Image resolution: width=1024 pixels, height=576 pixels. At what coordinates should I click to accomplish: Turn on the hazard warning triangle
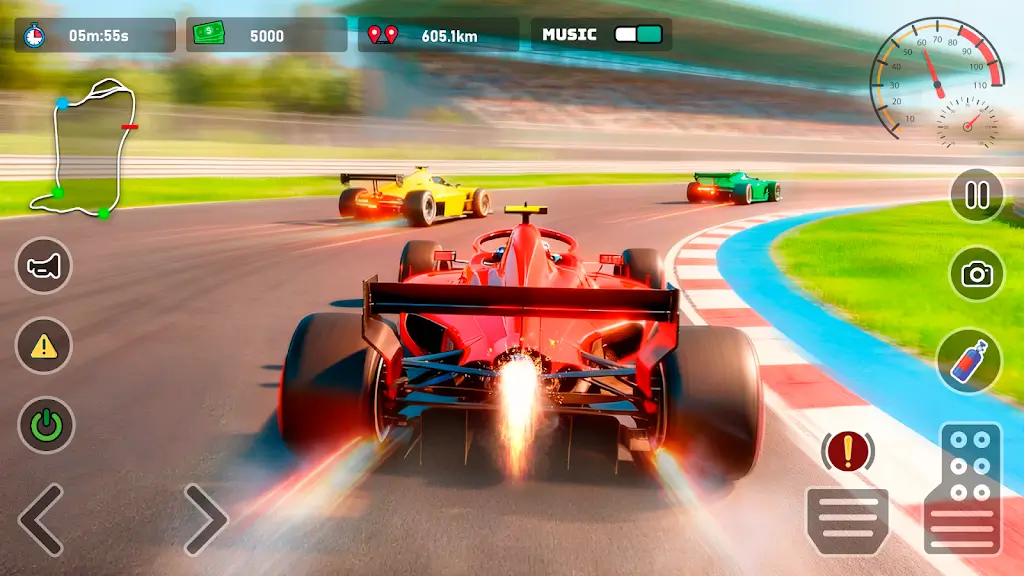[43, 346]
